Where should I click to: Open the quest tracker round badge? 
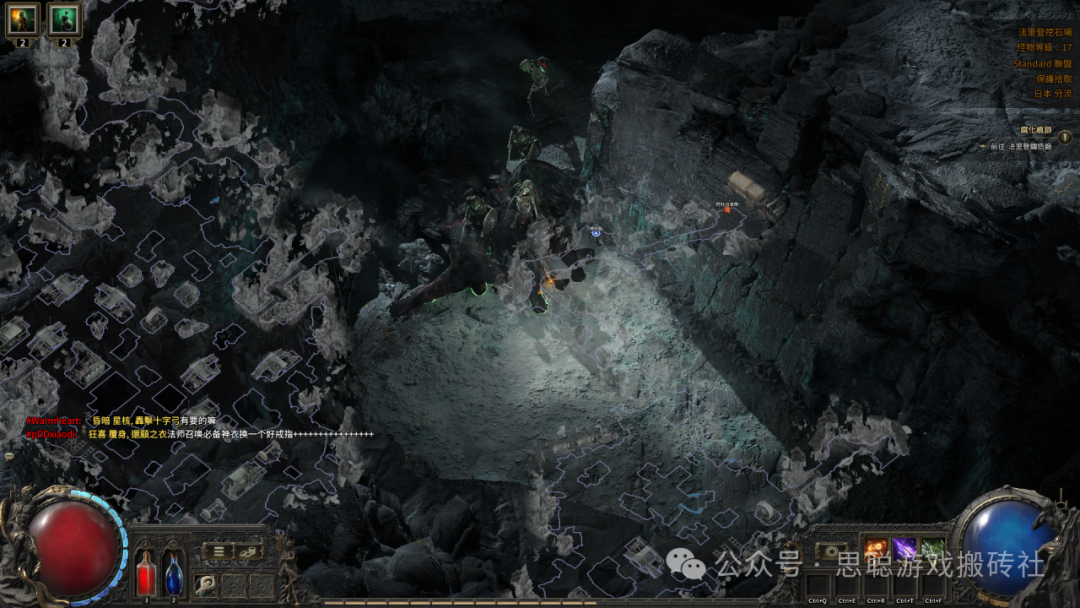(1065, 137)
